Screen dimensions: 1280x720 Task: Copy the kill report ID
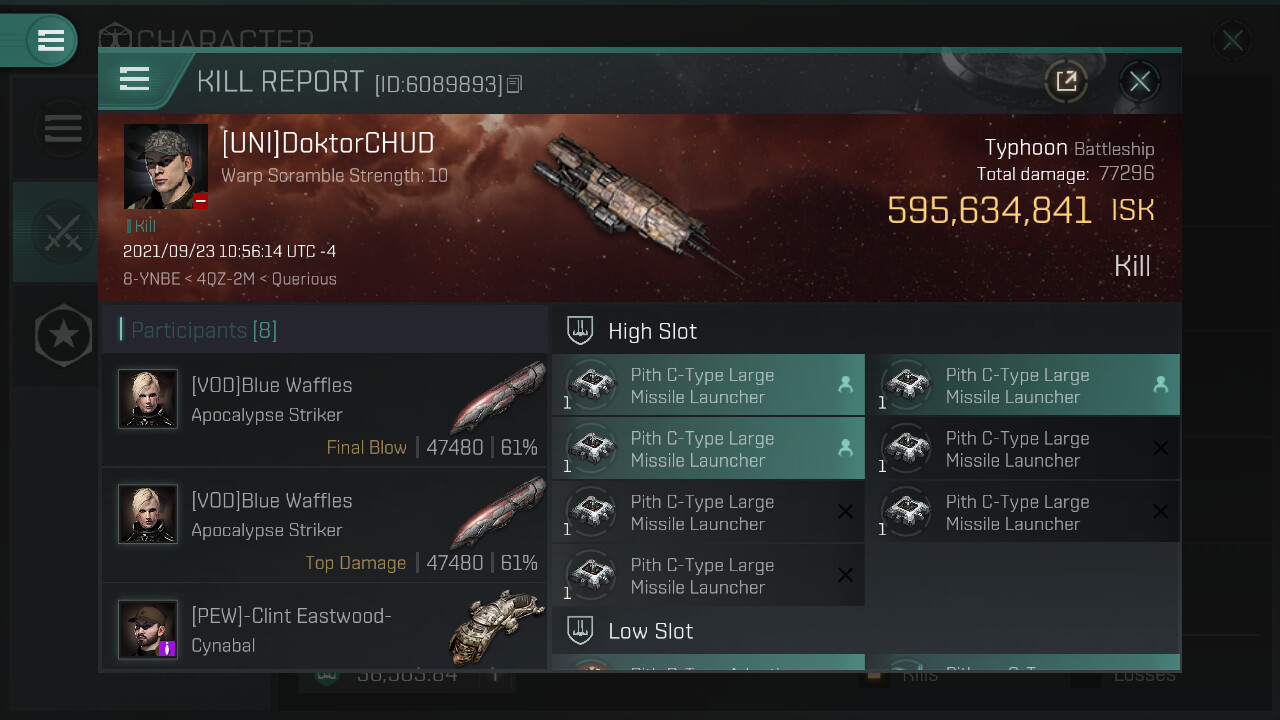coord(515,84)
